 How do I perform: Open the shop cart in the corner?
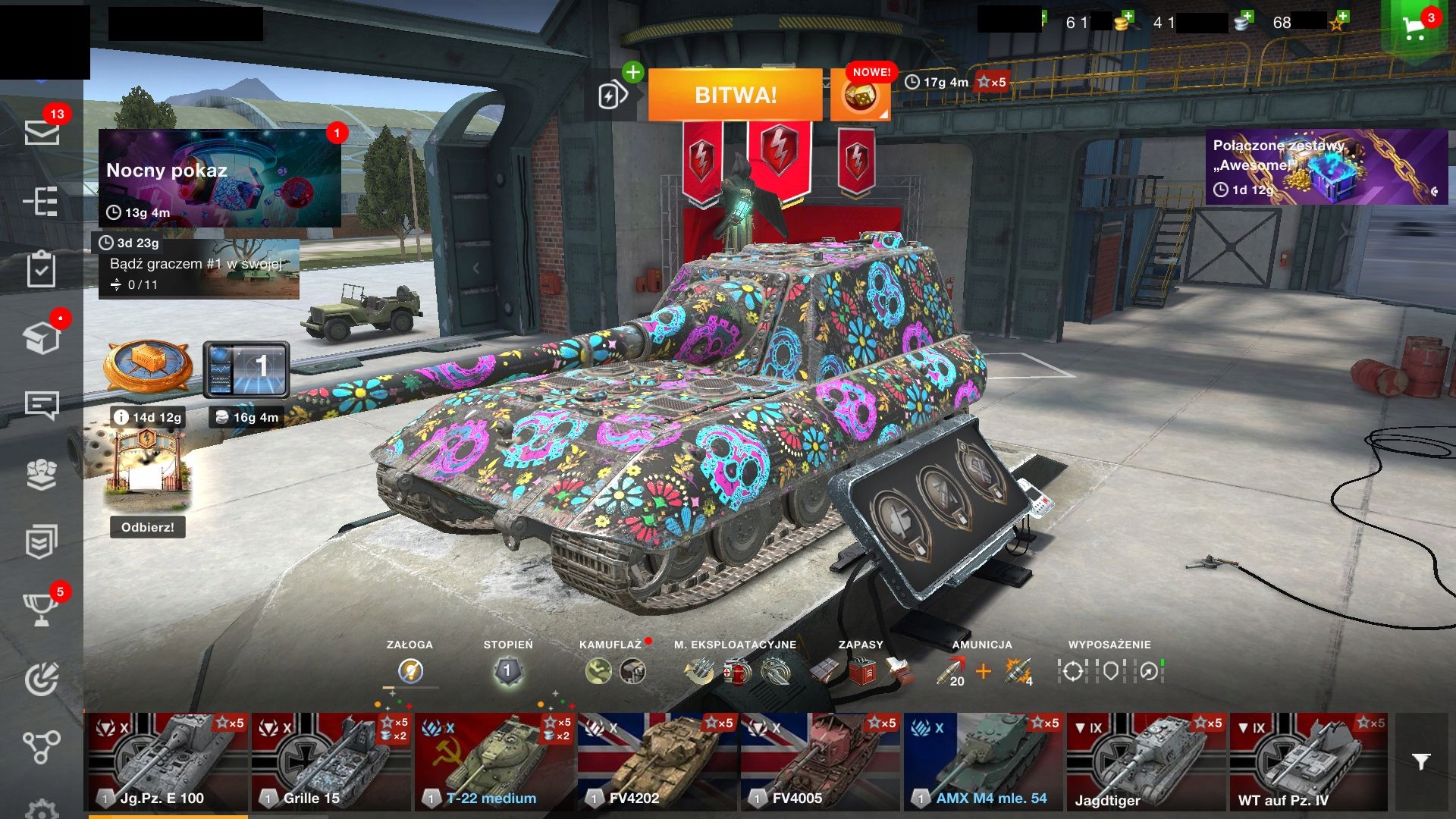[x=1415, y=27]
